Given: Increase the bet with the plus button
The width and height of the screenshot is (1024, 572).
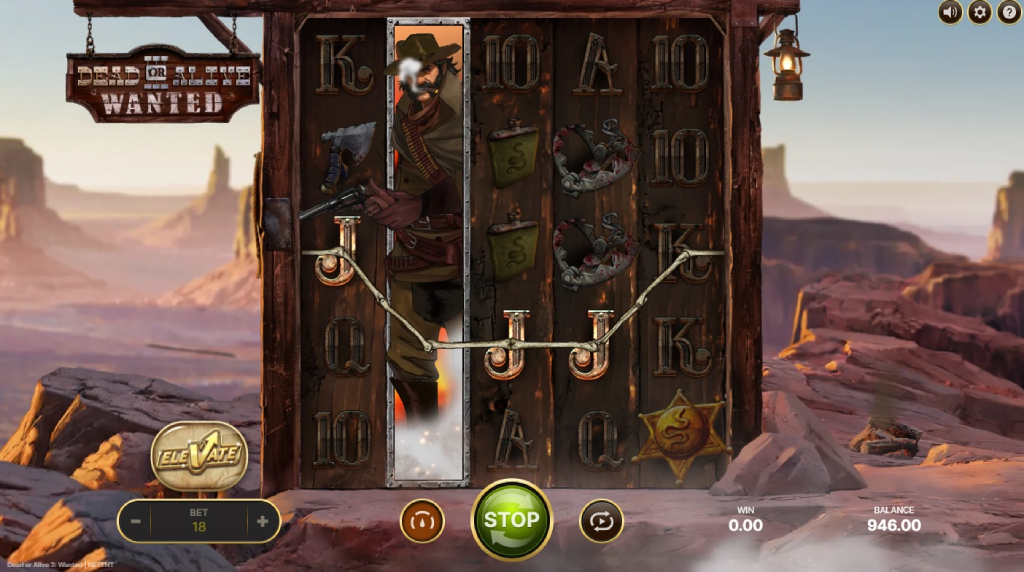Looking at the screenshot, I should pyautogui.click(x=262, y=521).
